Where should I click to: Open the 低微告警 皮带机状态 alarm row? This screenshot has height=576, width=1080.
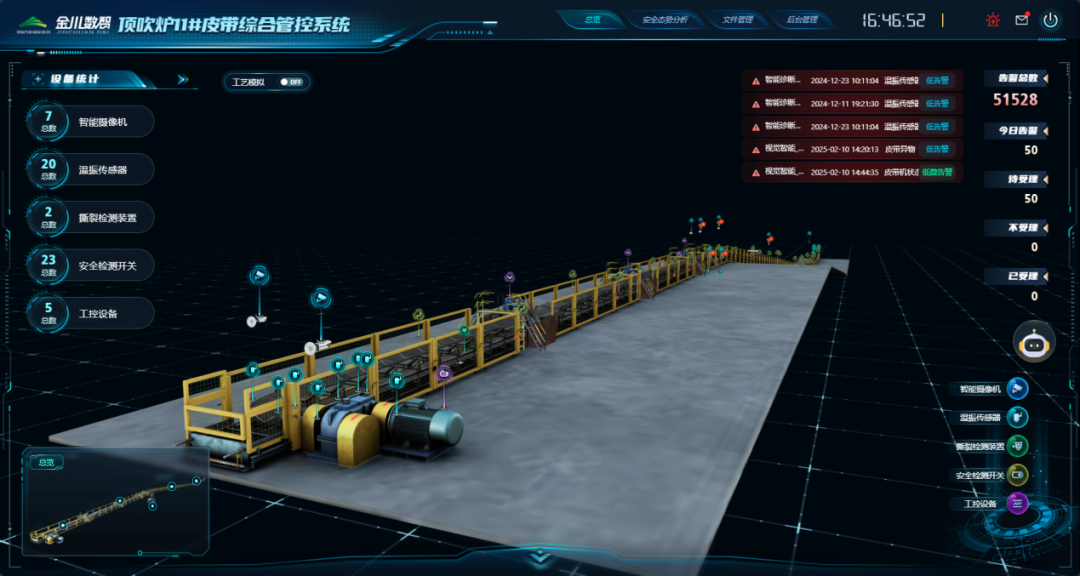(x=851, y=172)
